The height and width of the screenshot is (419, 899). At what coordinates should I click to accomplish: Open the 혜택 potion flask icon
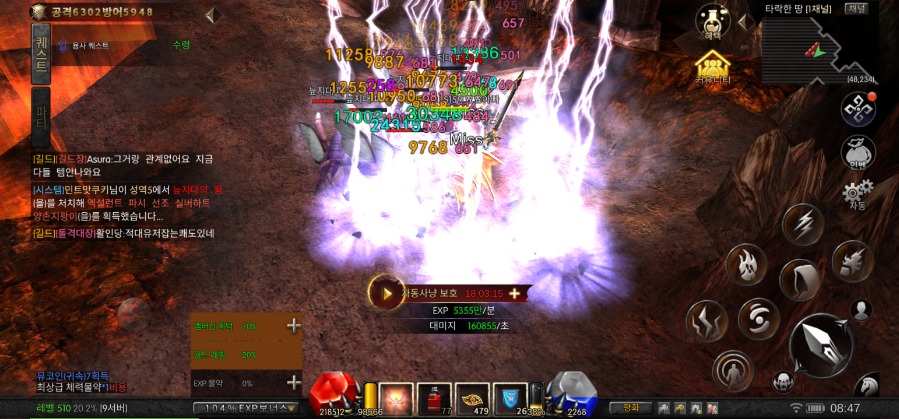click(x=713, y=21)
